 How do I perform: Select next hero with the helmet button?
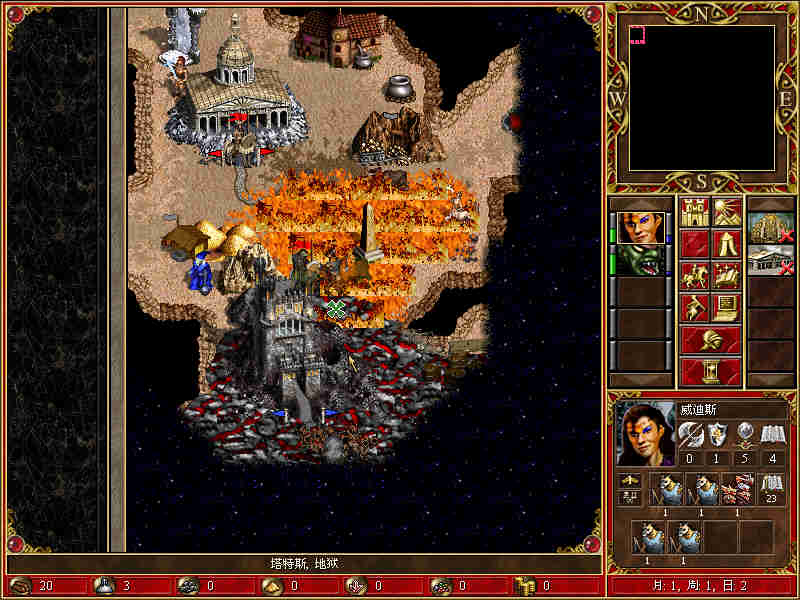[710, 339]
